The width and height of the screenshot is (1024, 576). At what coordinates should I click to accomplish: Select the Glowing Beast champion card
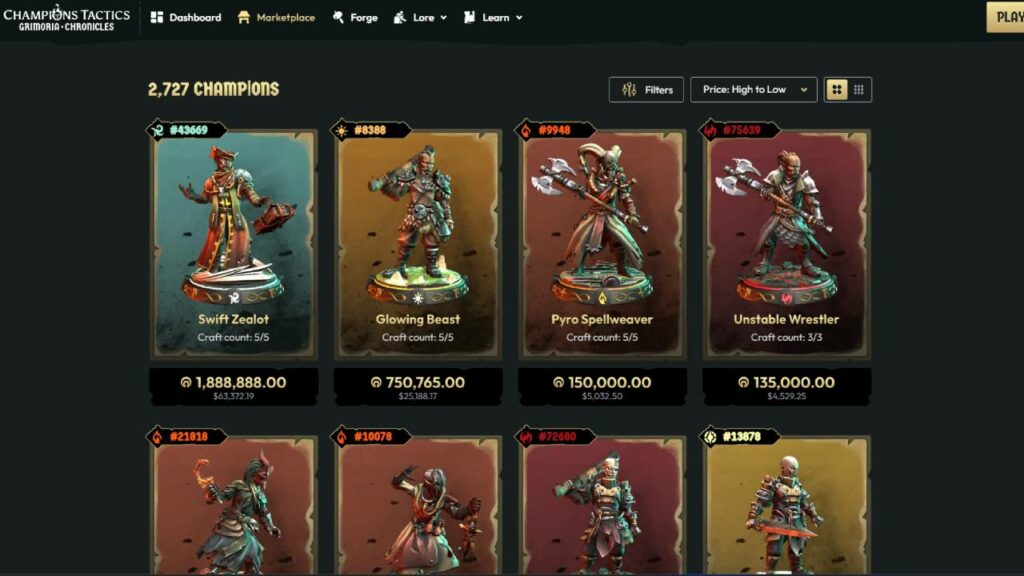coord(418,245)
